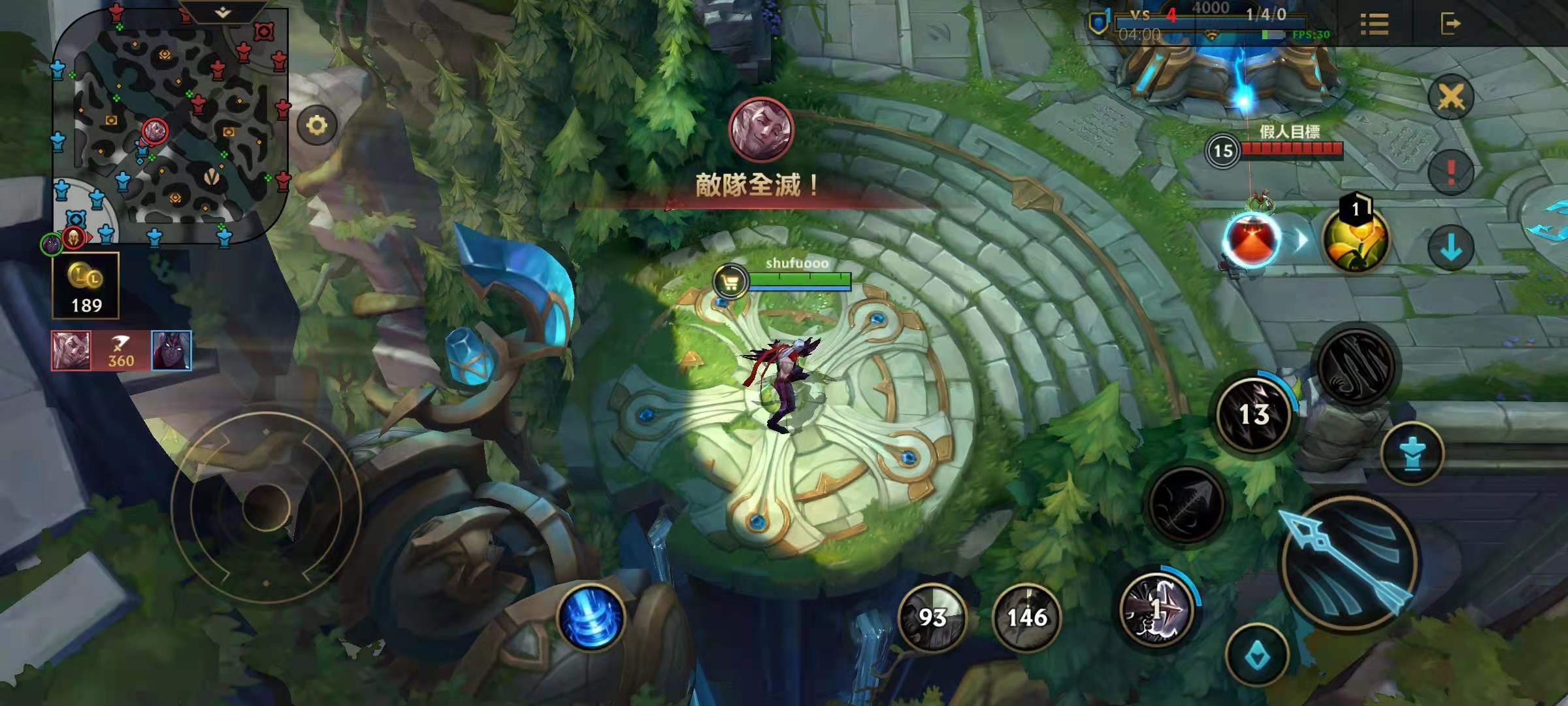Send the red exclamation danger ping
Viewport: 1568px width, 706px height.
click(1450, 172)
